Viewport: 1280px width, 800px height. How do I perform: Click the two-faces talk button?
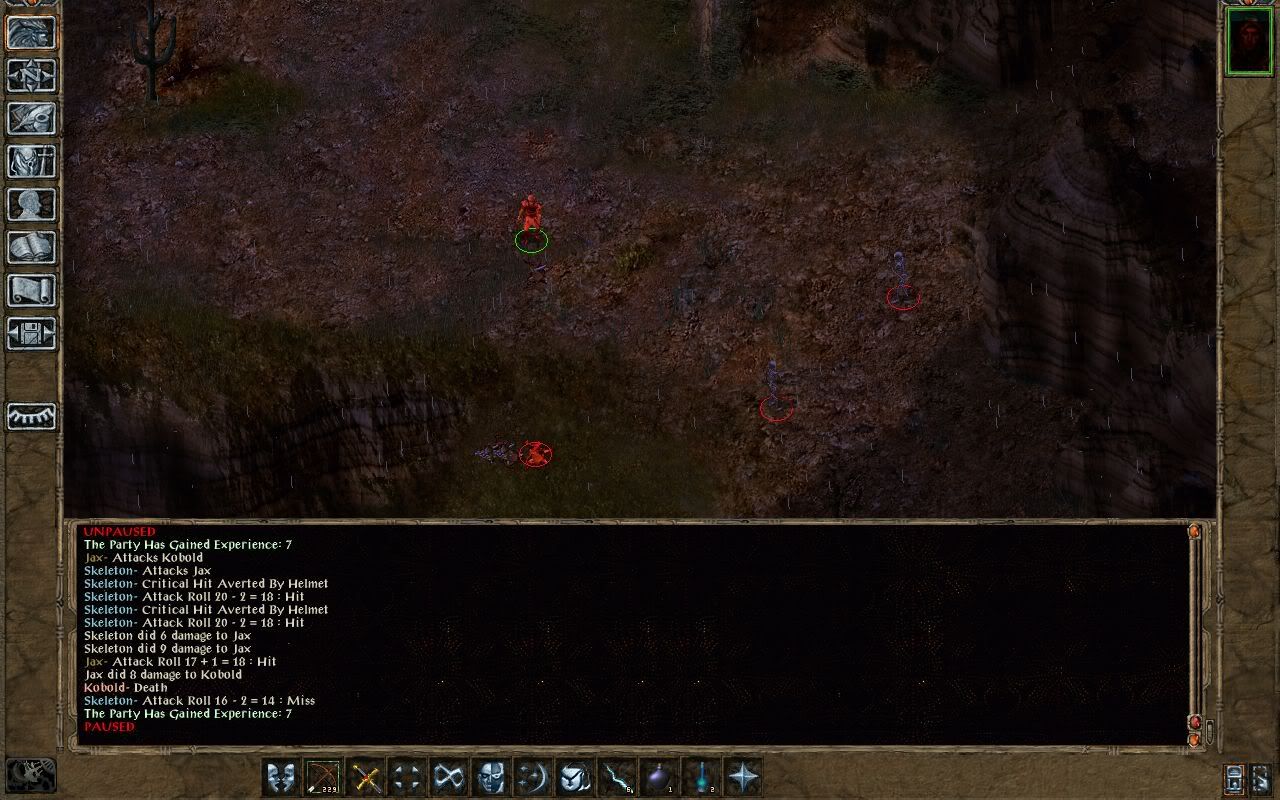coord(280,777)
